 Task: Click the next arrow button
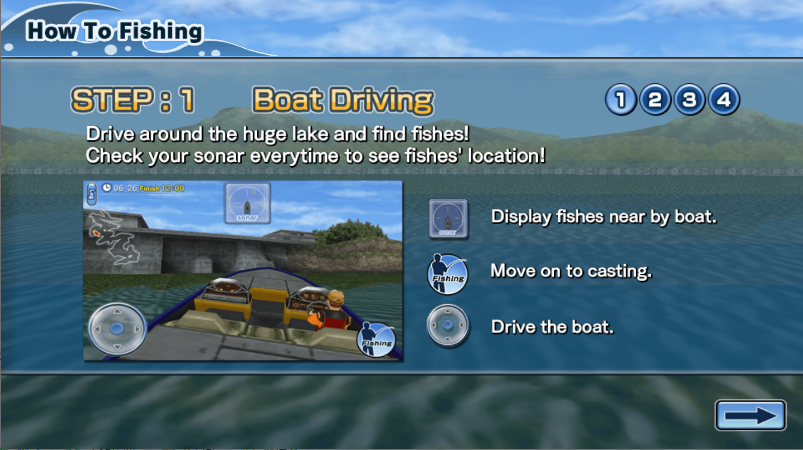750,415
